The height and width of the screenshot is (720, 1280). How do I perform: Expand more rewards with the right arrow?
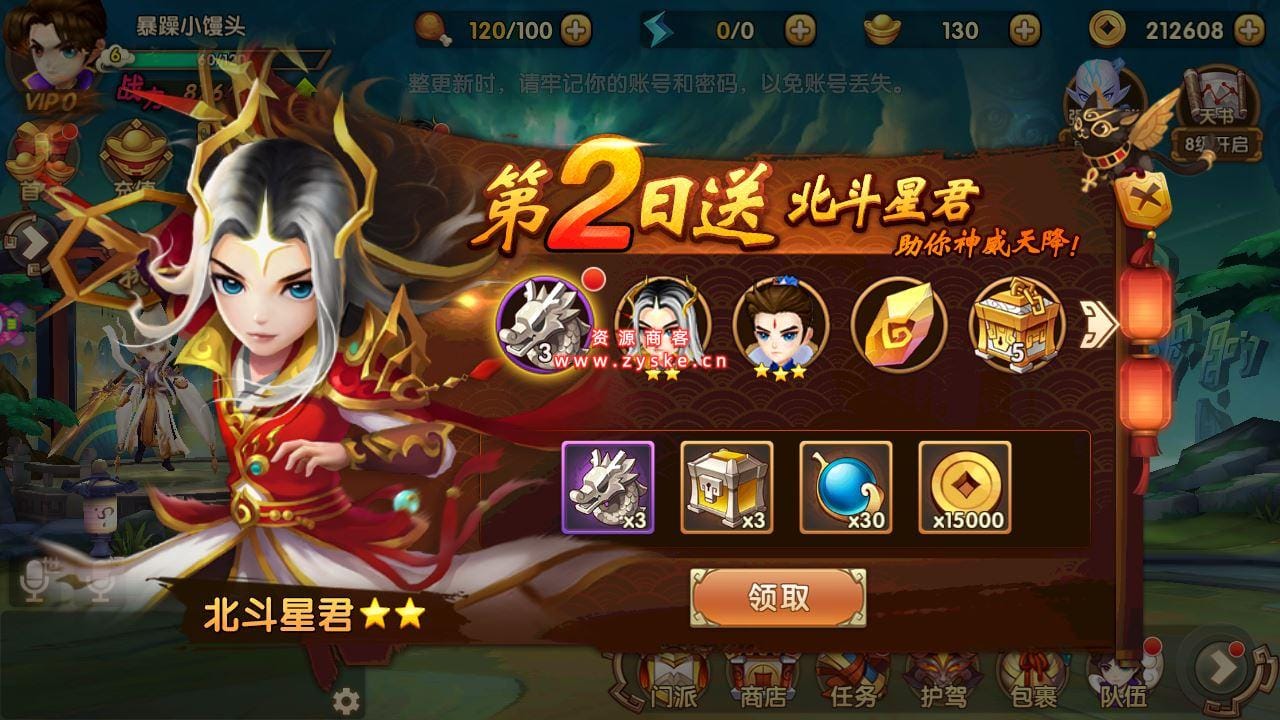1100,325
